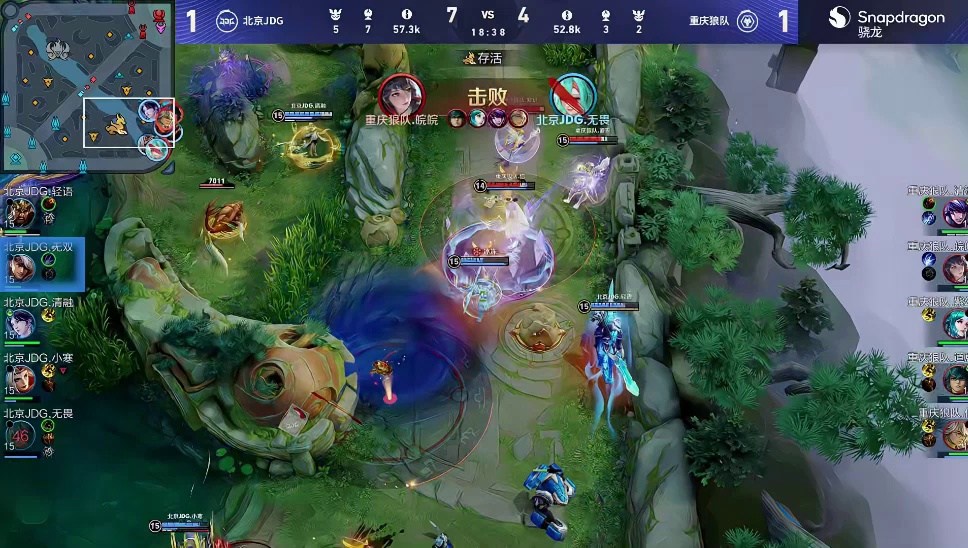Select dead player 北京JDG.无畏 with respawn timer
The image size is (968, 548).
20,434
